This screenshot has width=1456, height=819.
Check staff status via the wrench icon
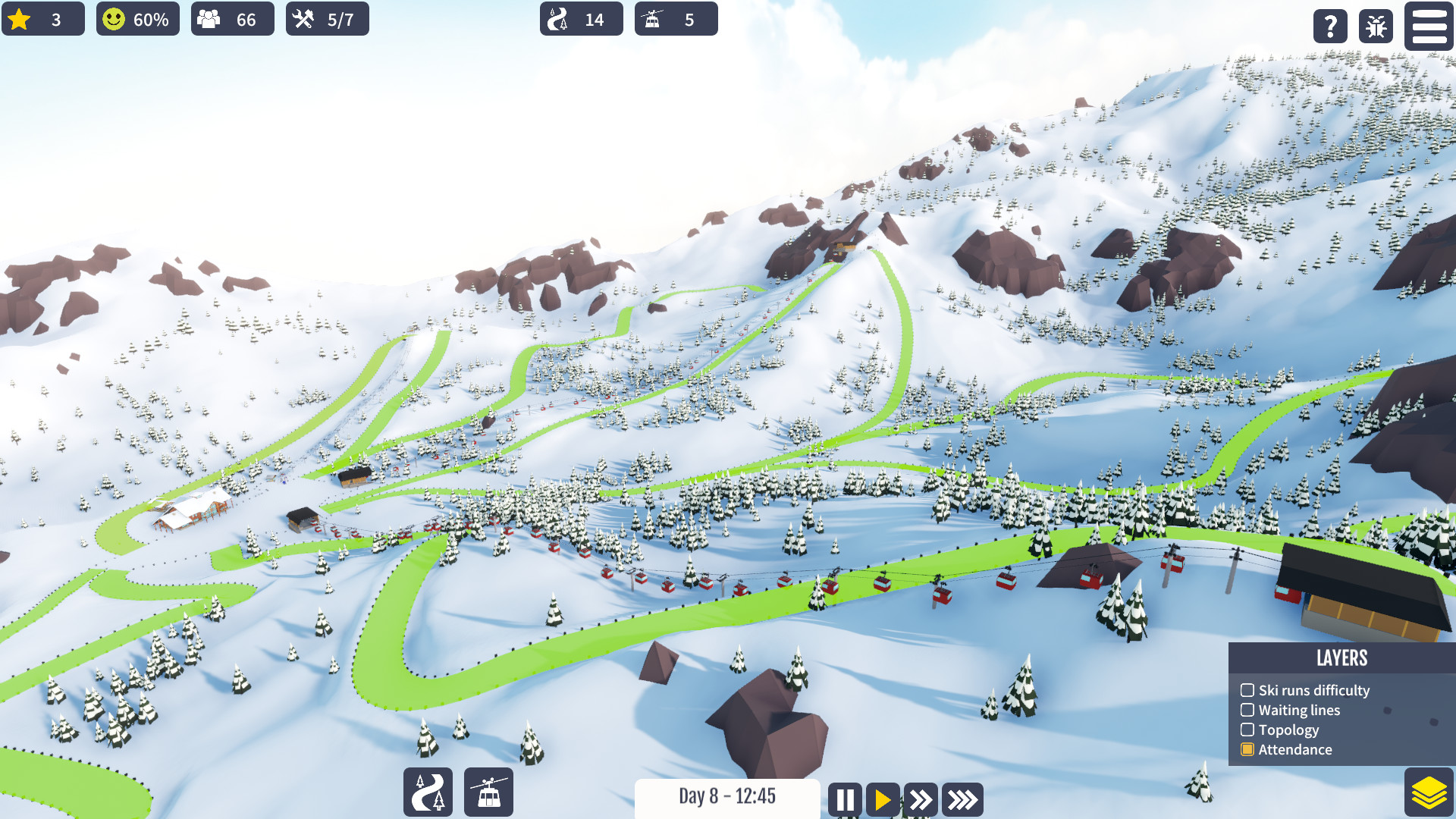[304, 19]
